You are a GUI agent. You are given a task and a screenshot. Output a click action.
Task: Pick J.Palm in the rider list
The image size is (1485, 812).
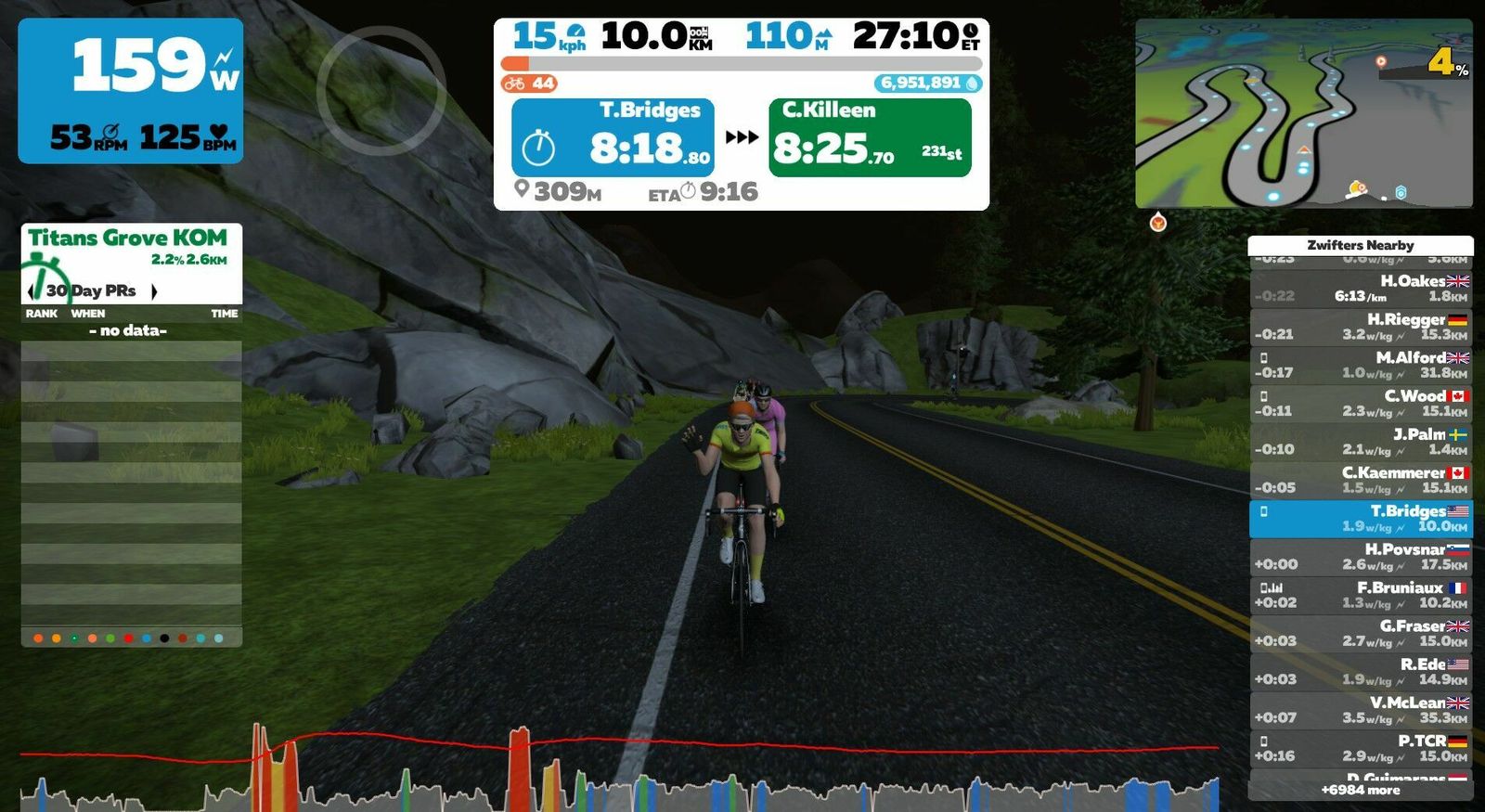[1361, 442]
